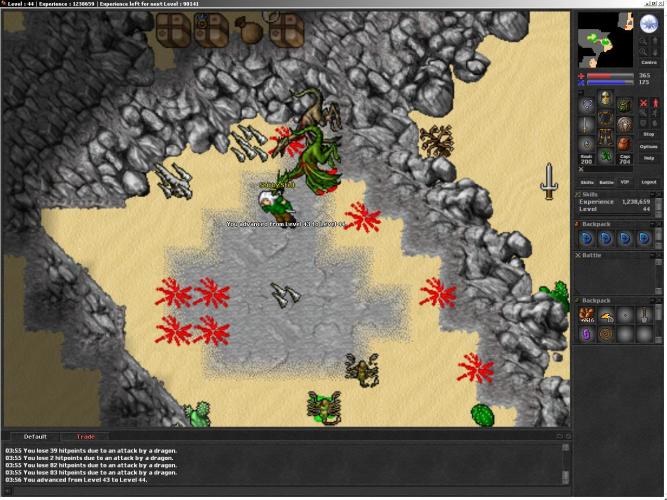The height and width of the screenshot is (500, 667).
Task: Select the purple rune in the backpack
Action: (x=587, y=333)
